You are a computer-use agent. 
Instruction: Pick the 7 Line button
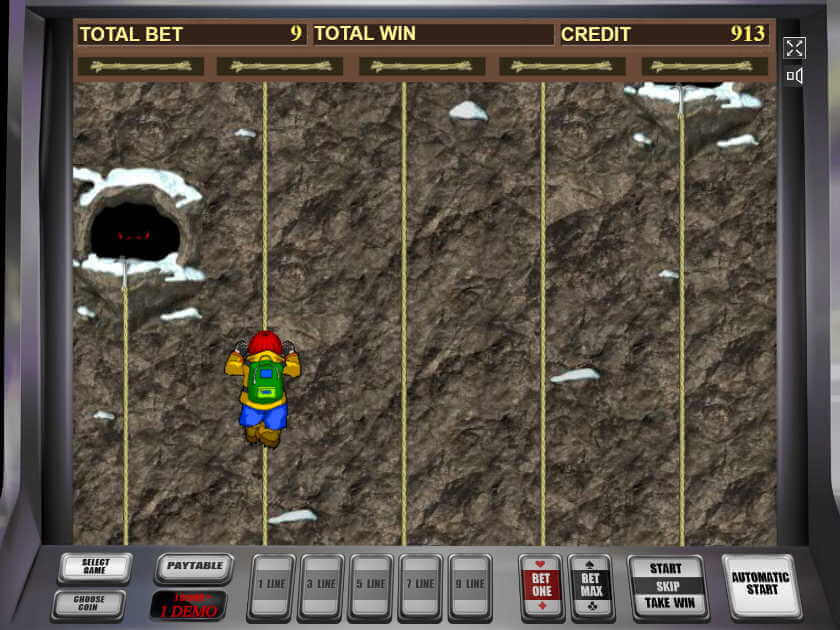[420, 585]
